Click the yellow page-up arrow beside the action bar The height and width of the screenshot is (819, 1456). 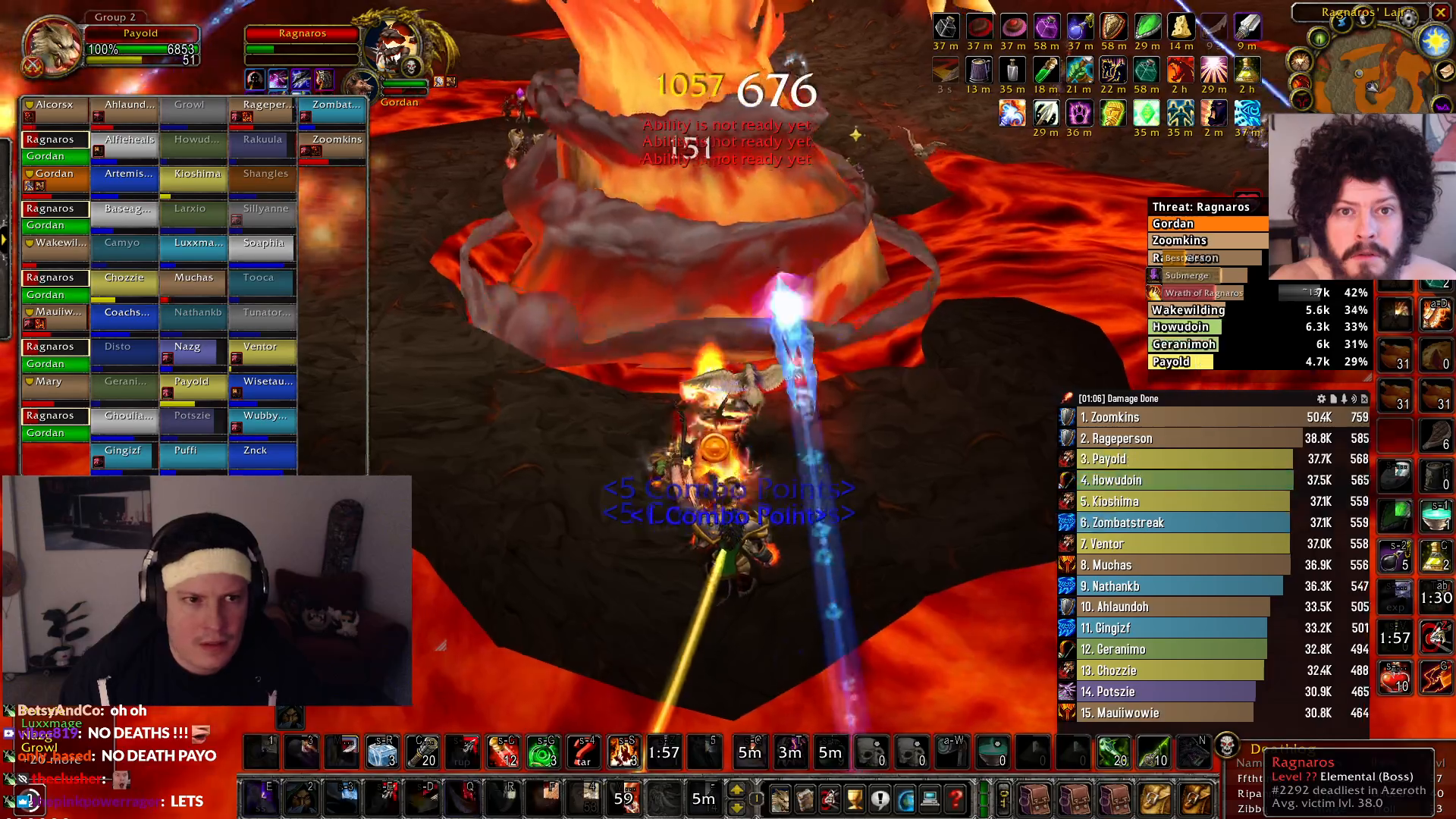pyautogui.click(x=736, y=789)
